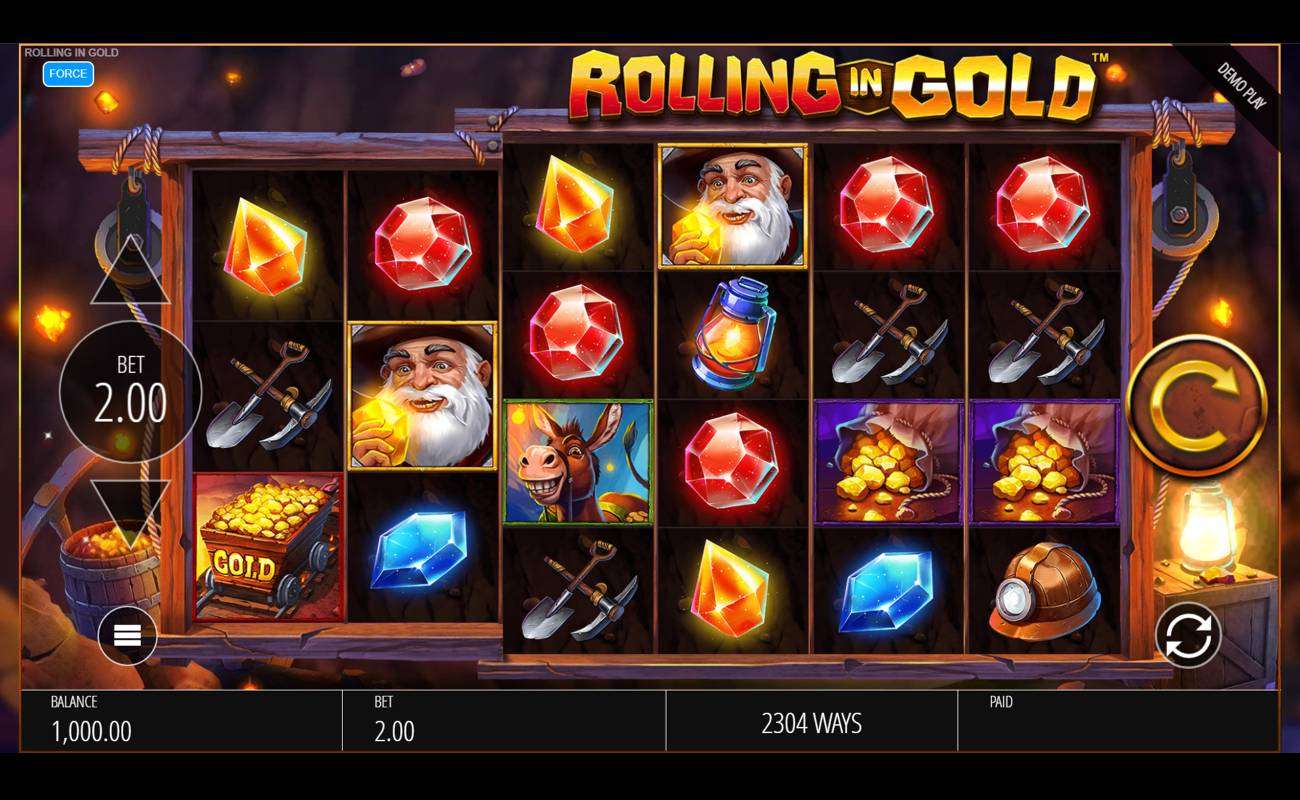Click the bag of gold symbol on reel five
1300x800 pixels.
point(887,461)
